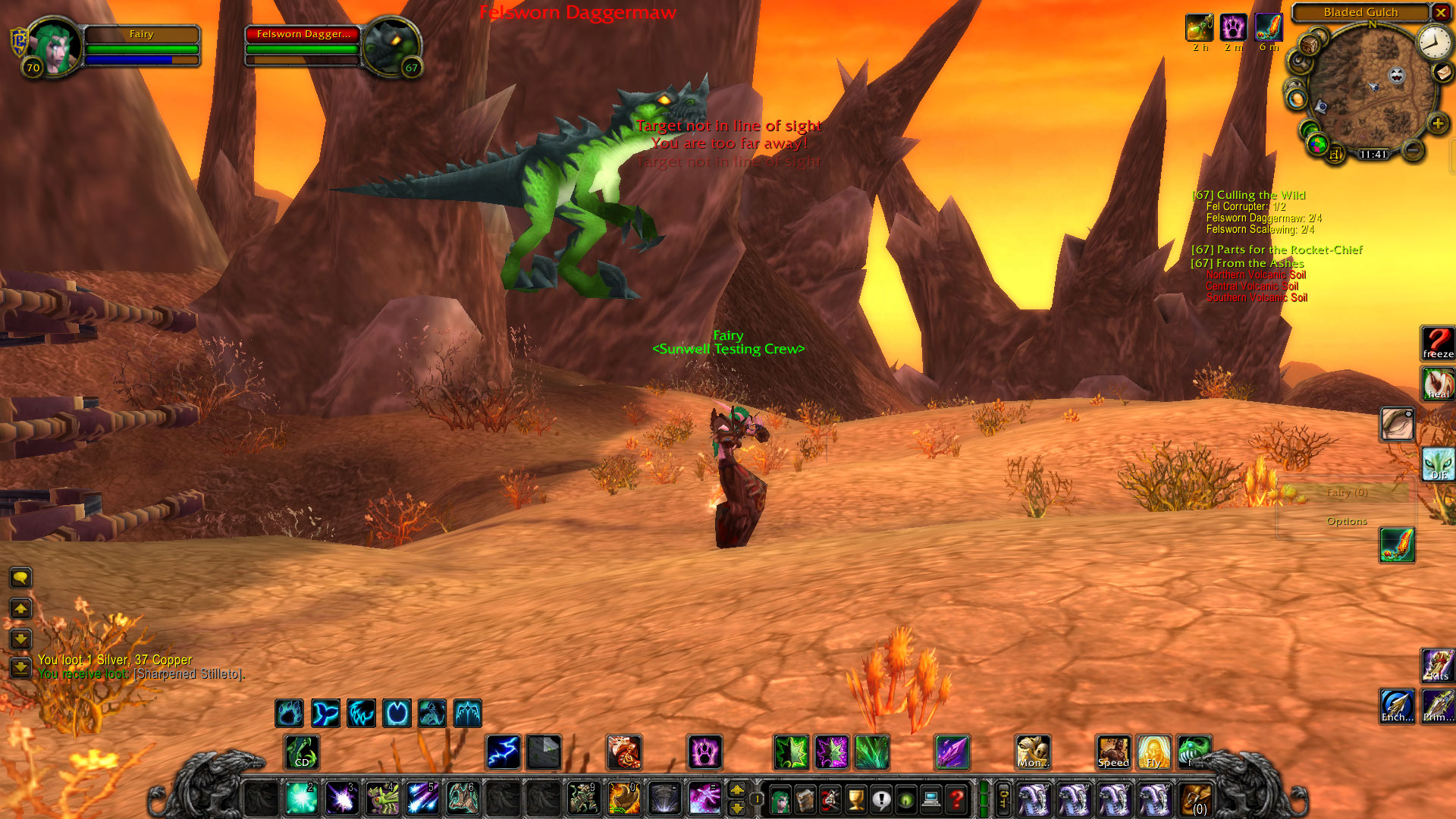The height and width of the screenshot is (819, 1456).
Task: Toggle Aquatic Form on the shapeshift bar
Action: [326, 713]
